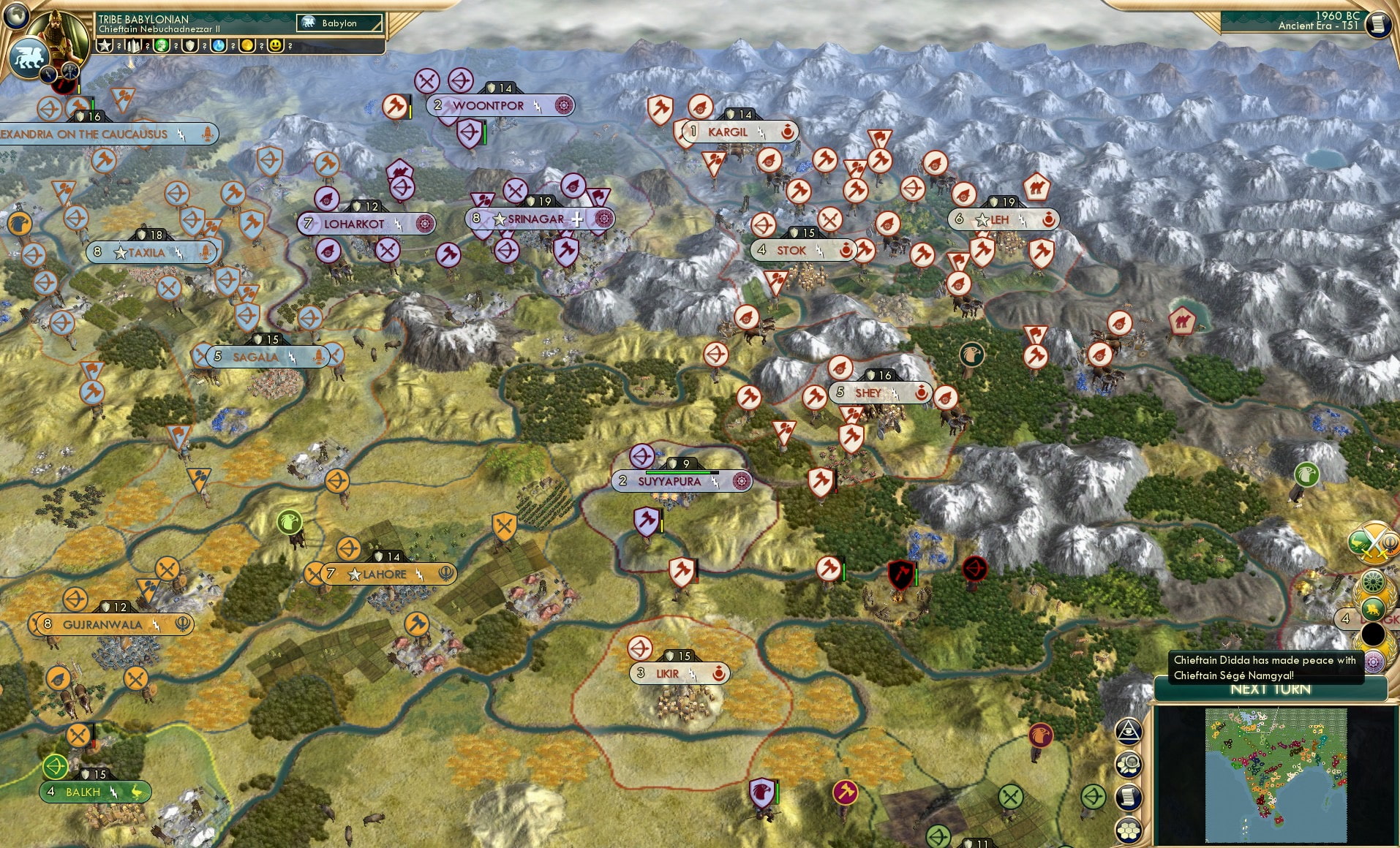Viewport: 1400px width, 848px height.
Task: Click the blue faith icon in the top bar
Action: point(219,45)
